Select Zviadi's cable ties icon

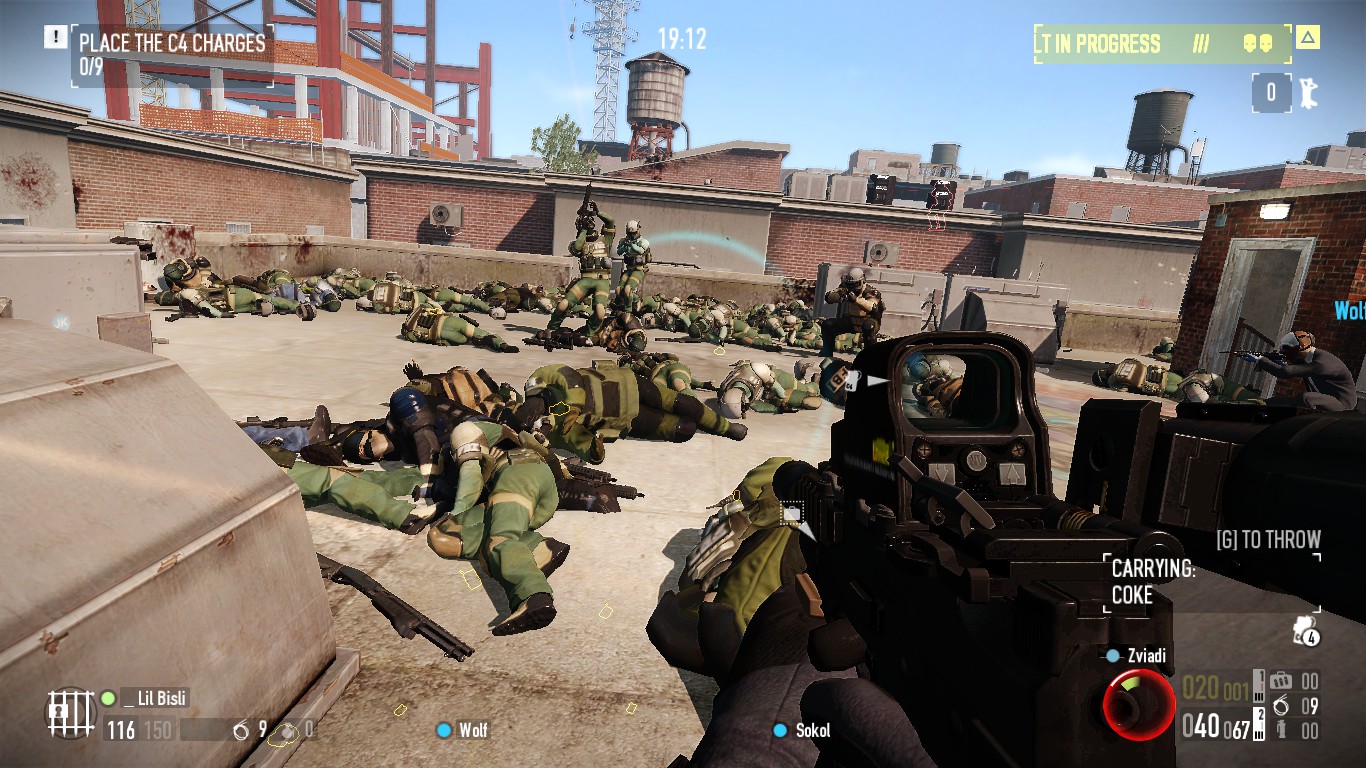pyautogui.click(x=1279, y=706)
